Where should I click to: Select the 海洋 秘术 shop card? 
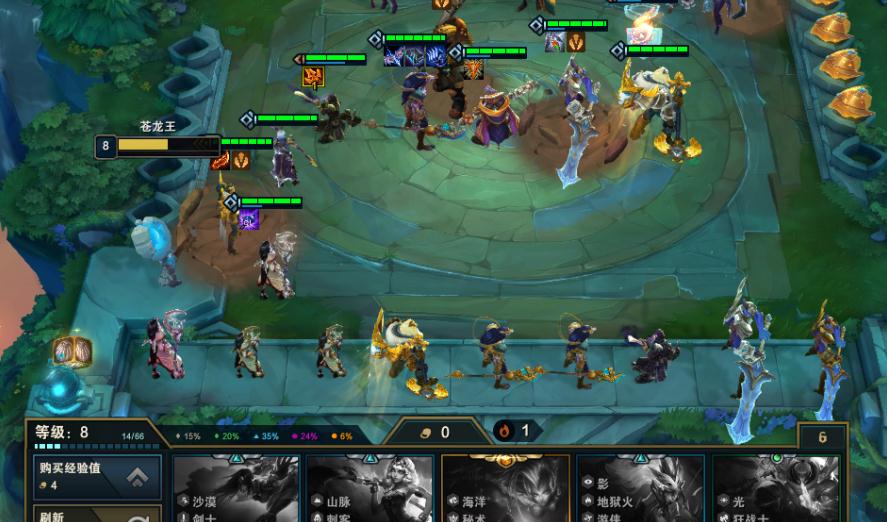coord(505,488)
